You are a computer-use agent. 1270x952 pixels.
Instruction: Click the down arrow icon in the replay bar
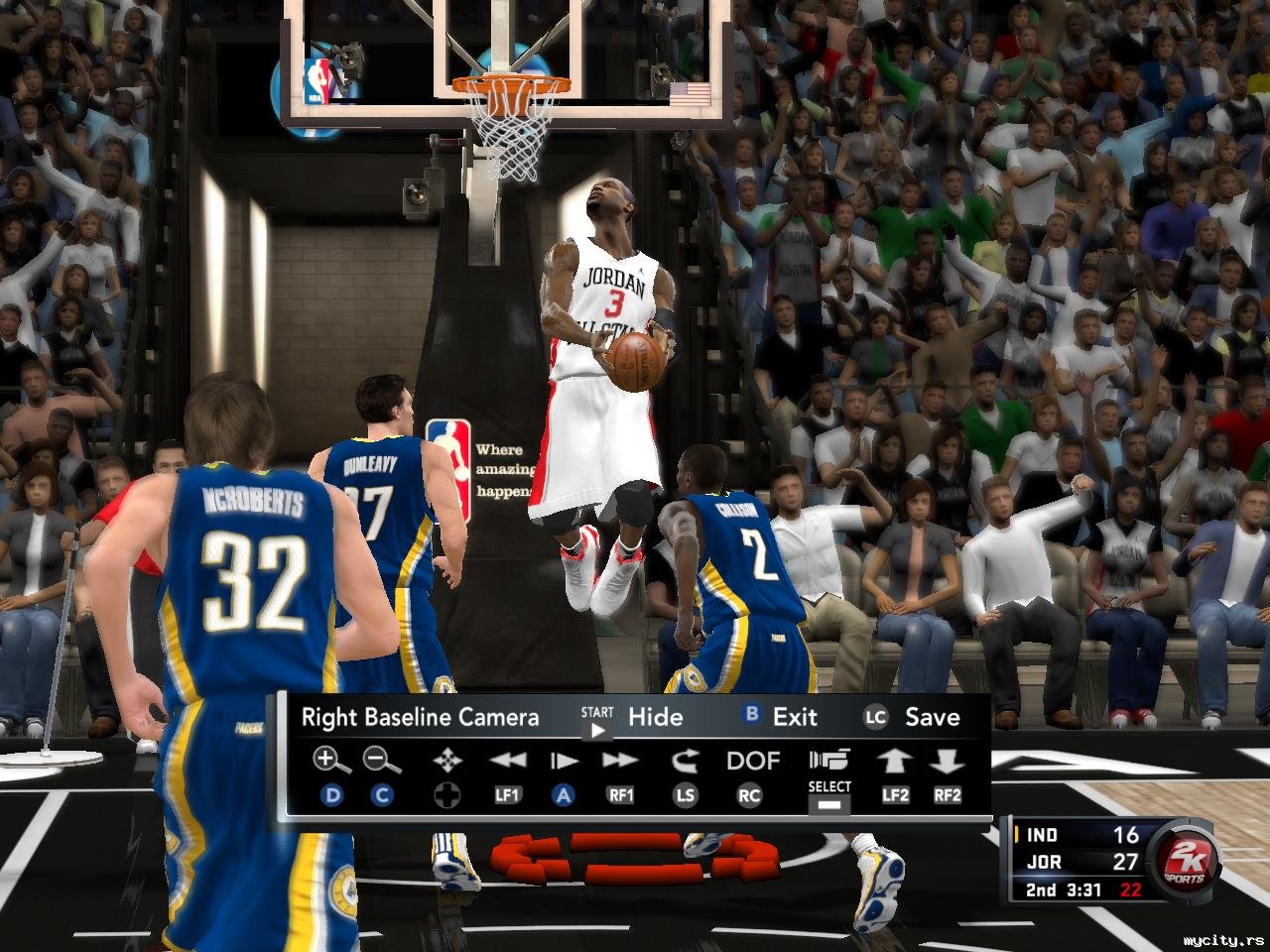pyautogui.click(x=948, y=761)
